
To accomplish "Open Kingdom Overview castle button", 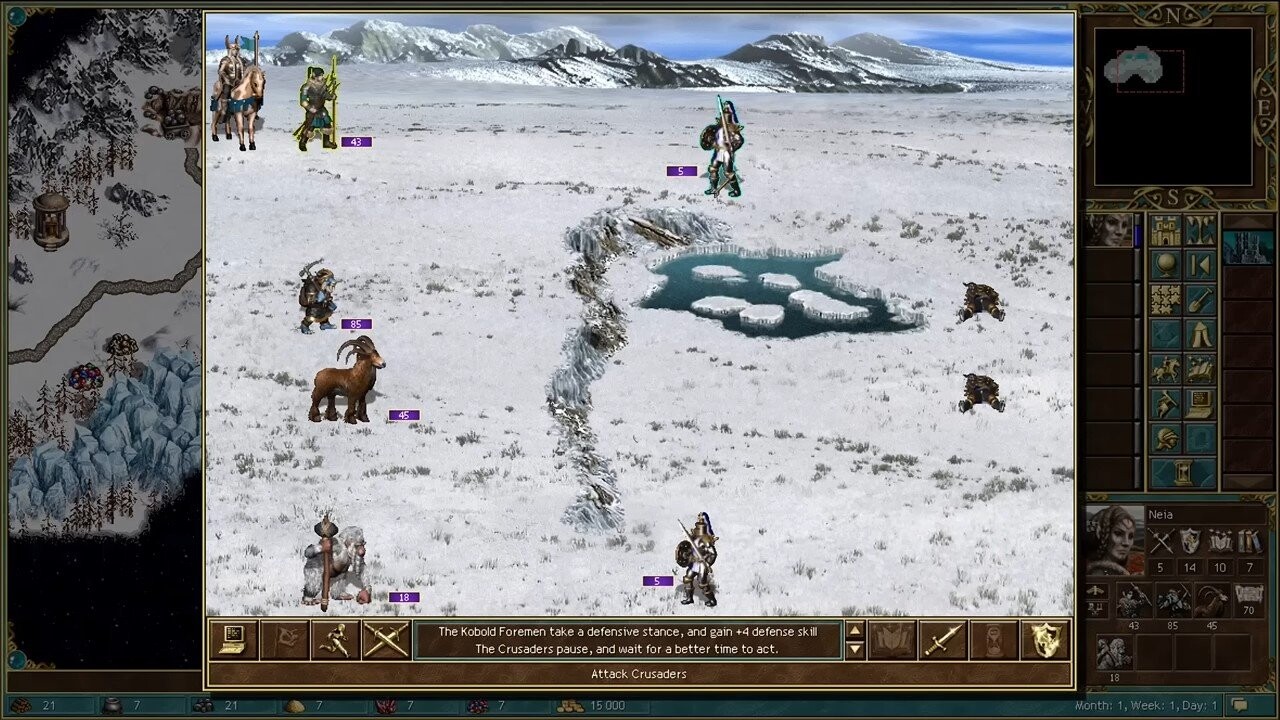I will click(1165, 231).
